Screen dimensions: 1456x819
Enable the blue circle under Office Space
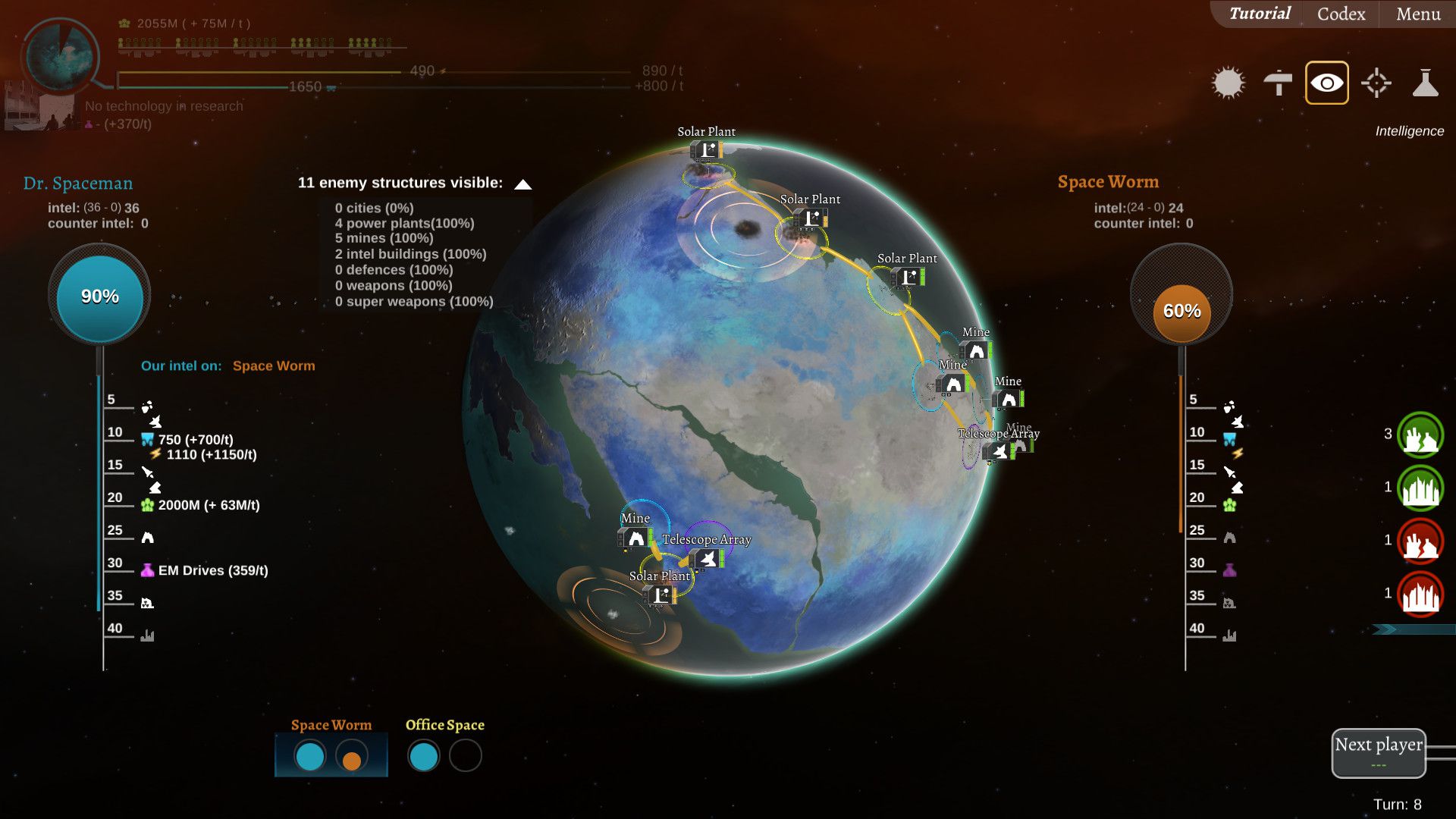tap(423, 756)
